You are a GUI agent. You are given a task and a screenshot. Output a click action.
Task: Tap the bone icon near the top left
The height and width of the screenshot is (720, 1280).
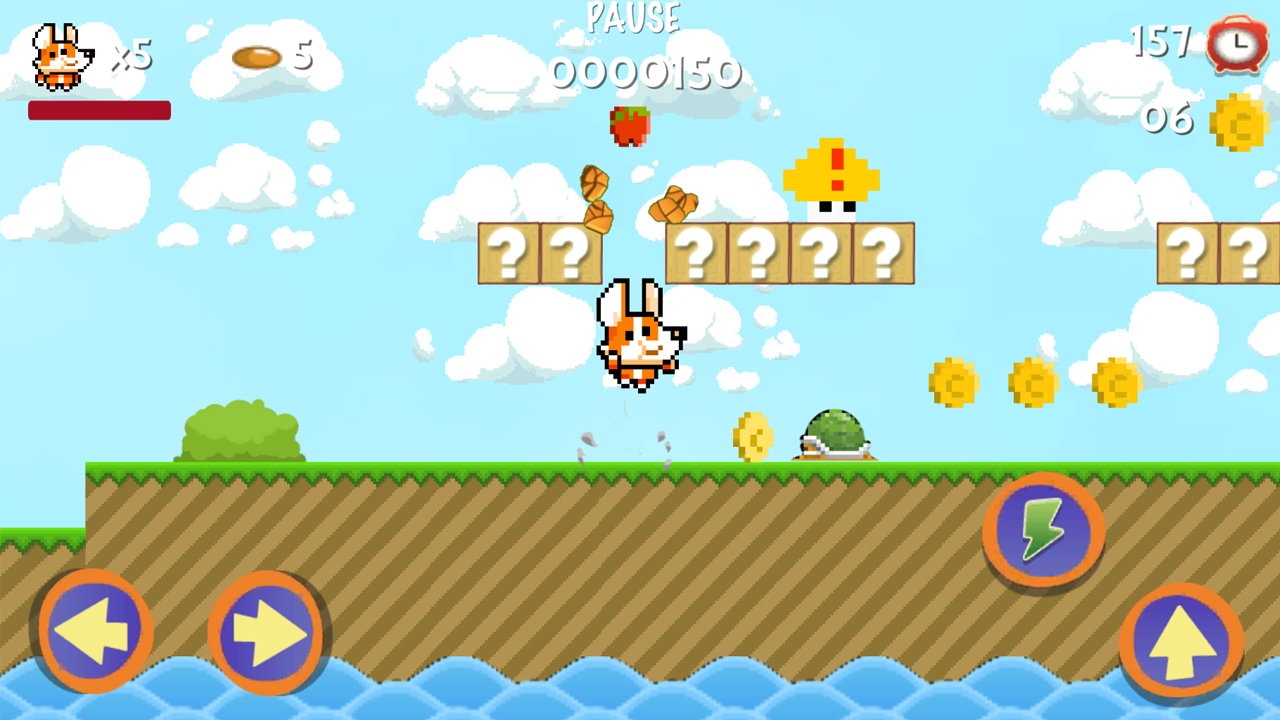[x=258, y=58]
